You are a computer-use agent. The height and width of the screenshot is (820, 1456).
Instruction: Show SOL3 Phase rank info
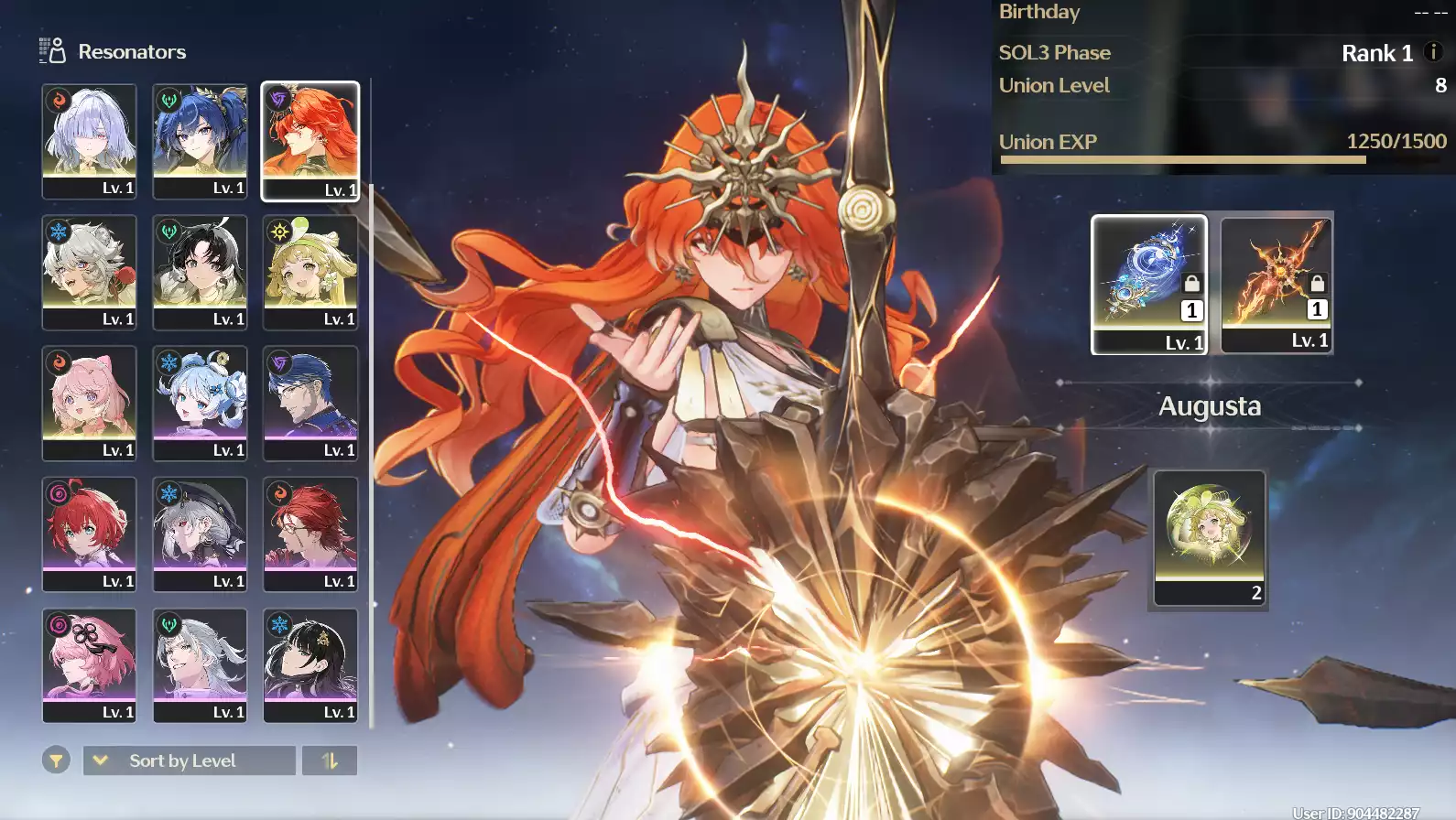pyautogui.click(x=1434, y=52)
